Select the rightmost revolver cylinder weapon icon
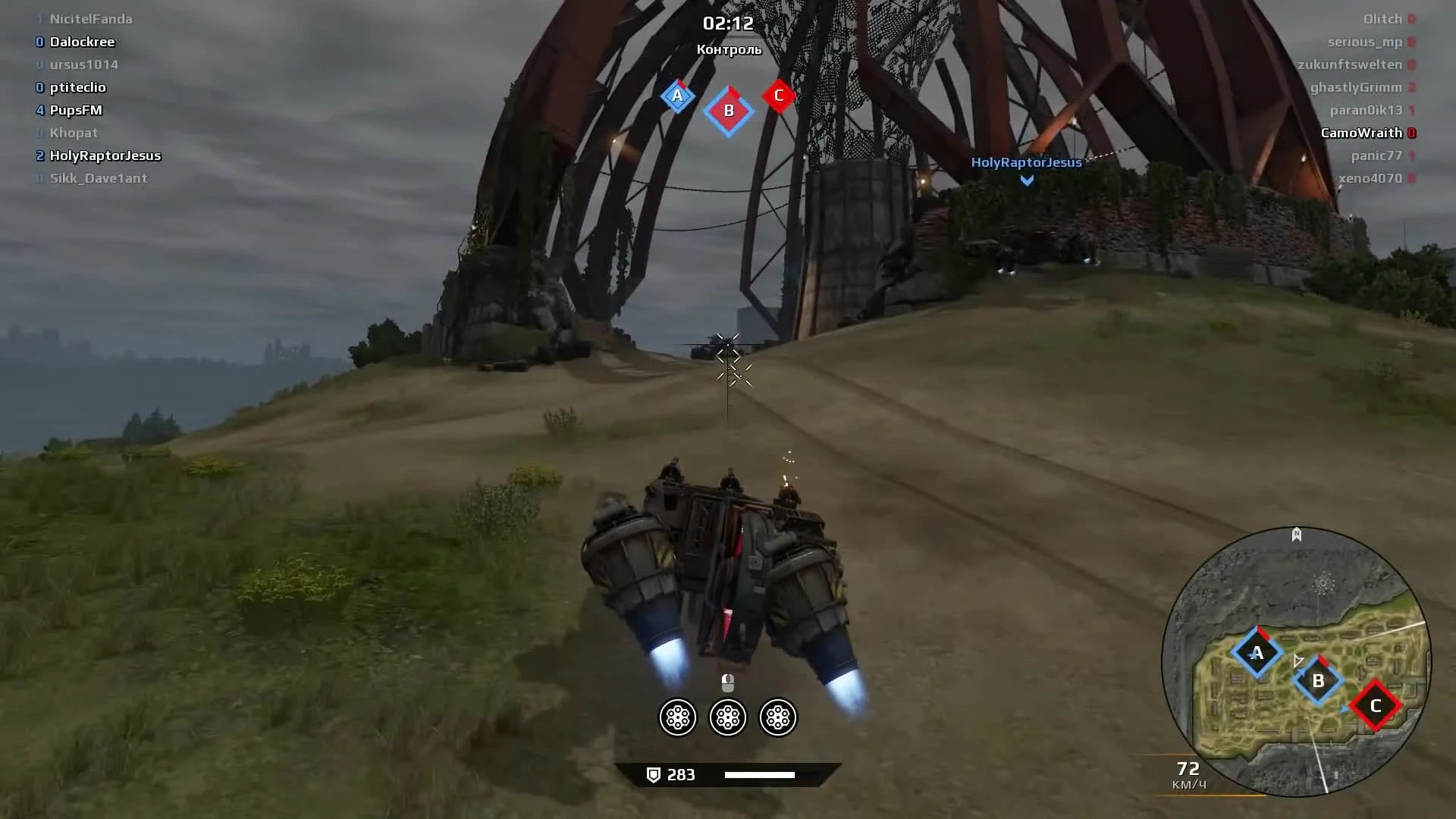The image size is (1456, 819). pyautogui.click(x=779, y=717)
